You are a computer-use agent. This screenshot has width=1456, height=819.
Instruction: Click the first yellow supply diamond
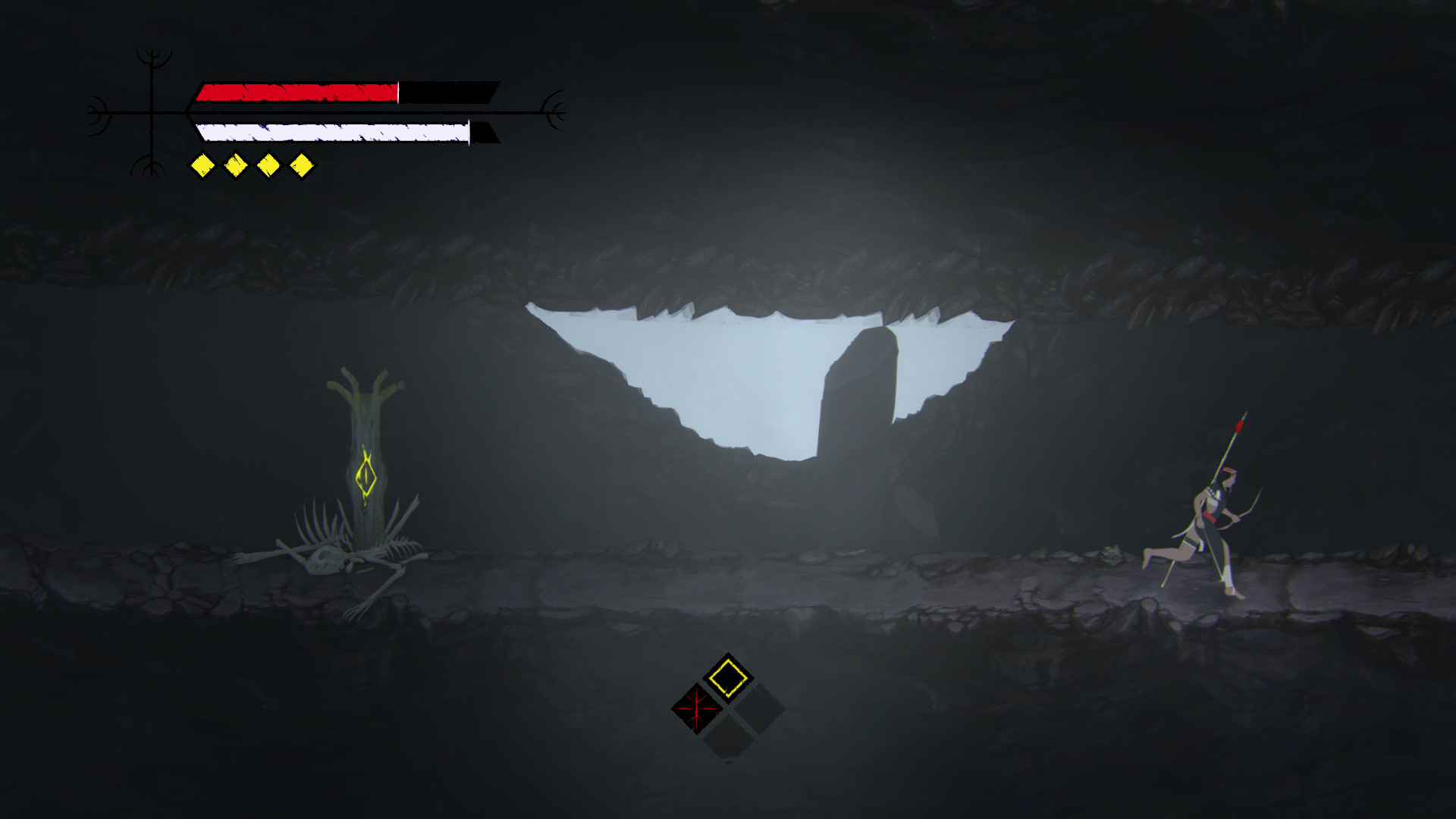click(x=201, y=163)
